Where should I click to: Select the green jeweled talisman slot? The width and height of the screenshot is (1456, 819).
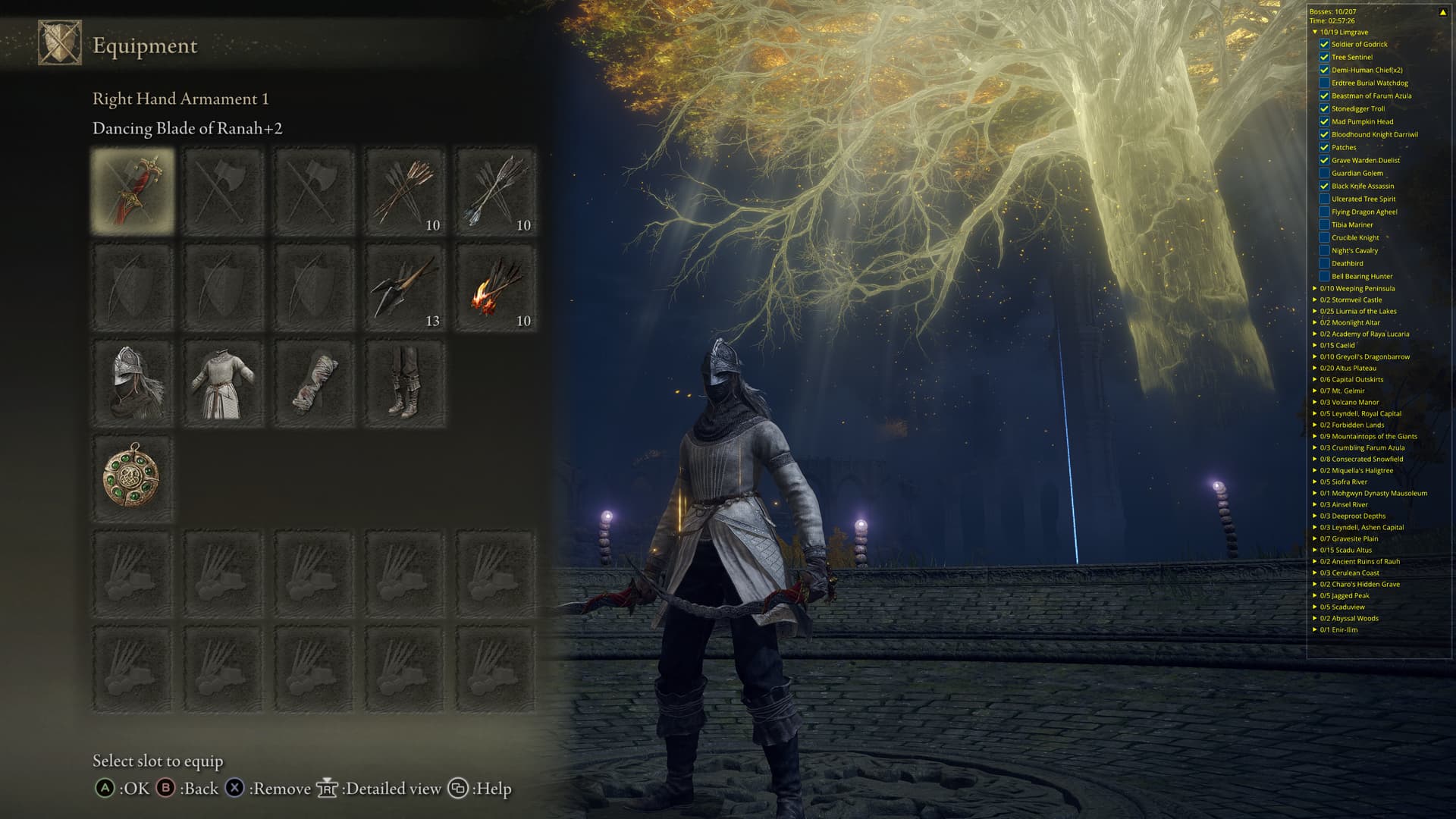[x=133, y=478]
